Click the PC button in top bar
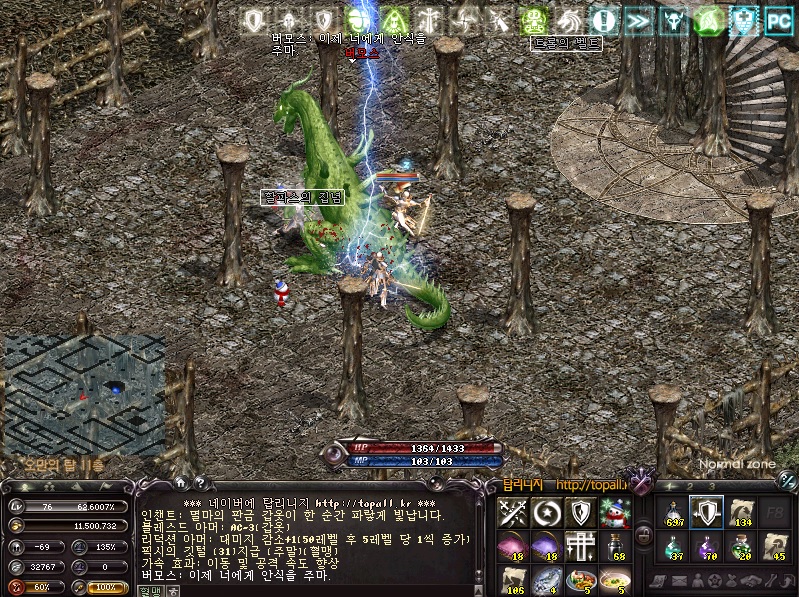 coord(776,20)
